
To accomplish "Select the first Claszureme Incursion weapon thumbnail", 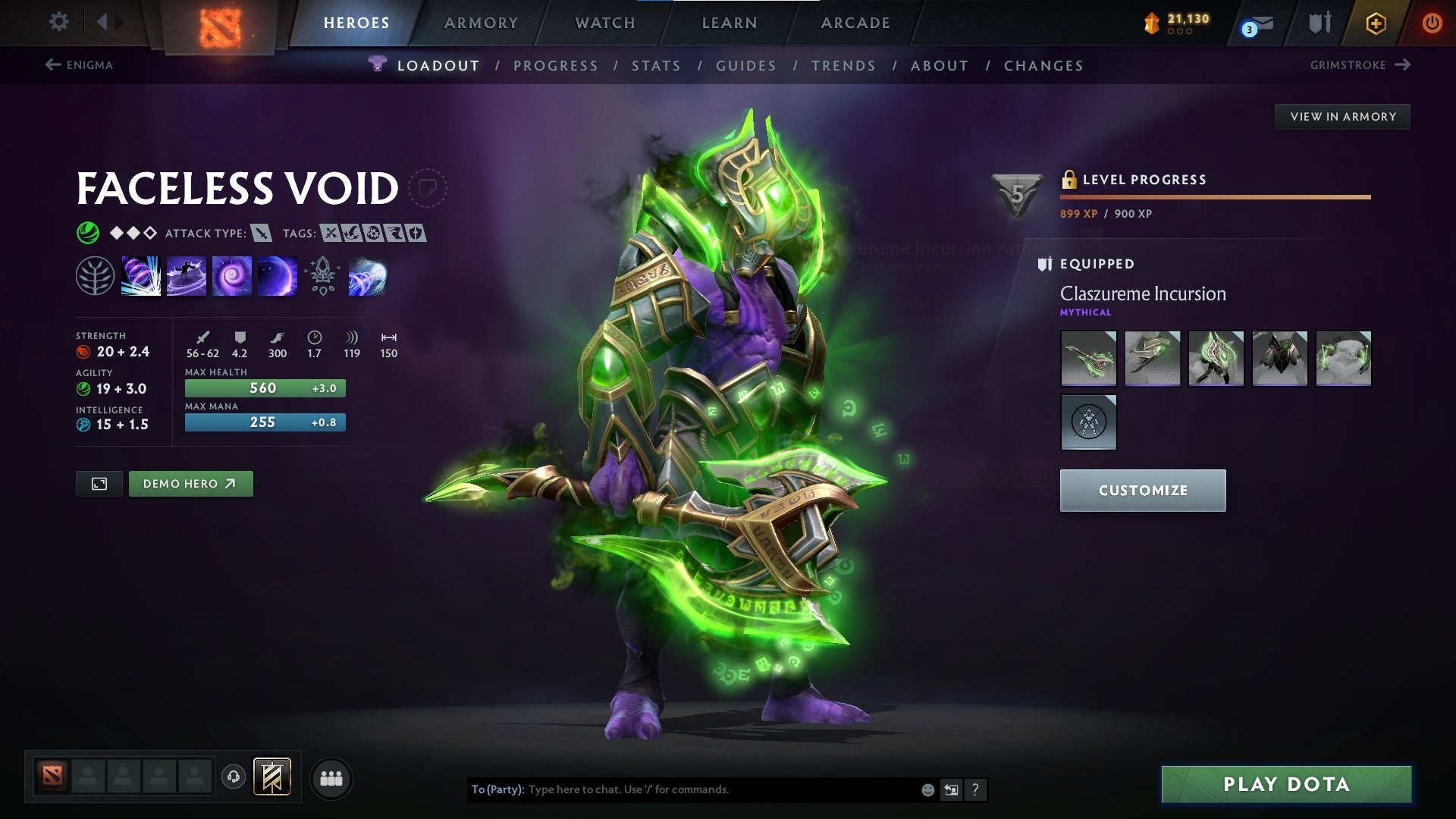I will [1088, 359].
